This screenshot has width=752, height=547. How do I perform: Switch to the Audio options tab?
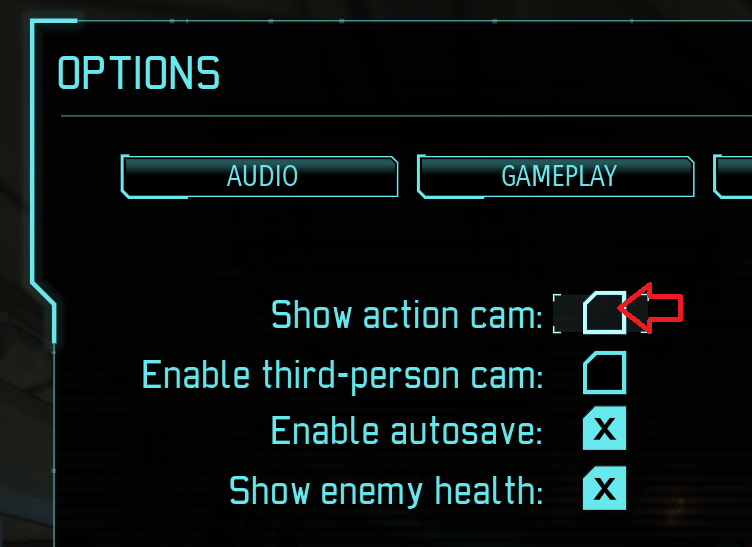click(261, 176)
